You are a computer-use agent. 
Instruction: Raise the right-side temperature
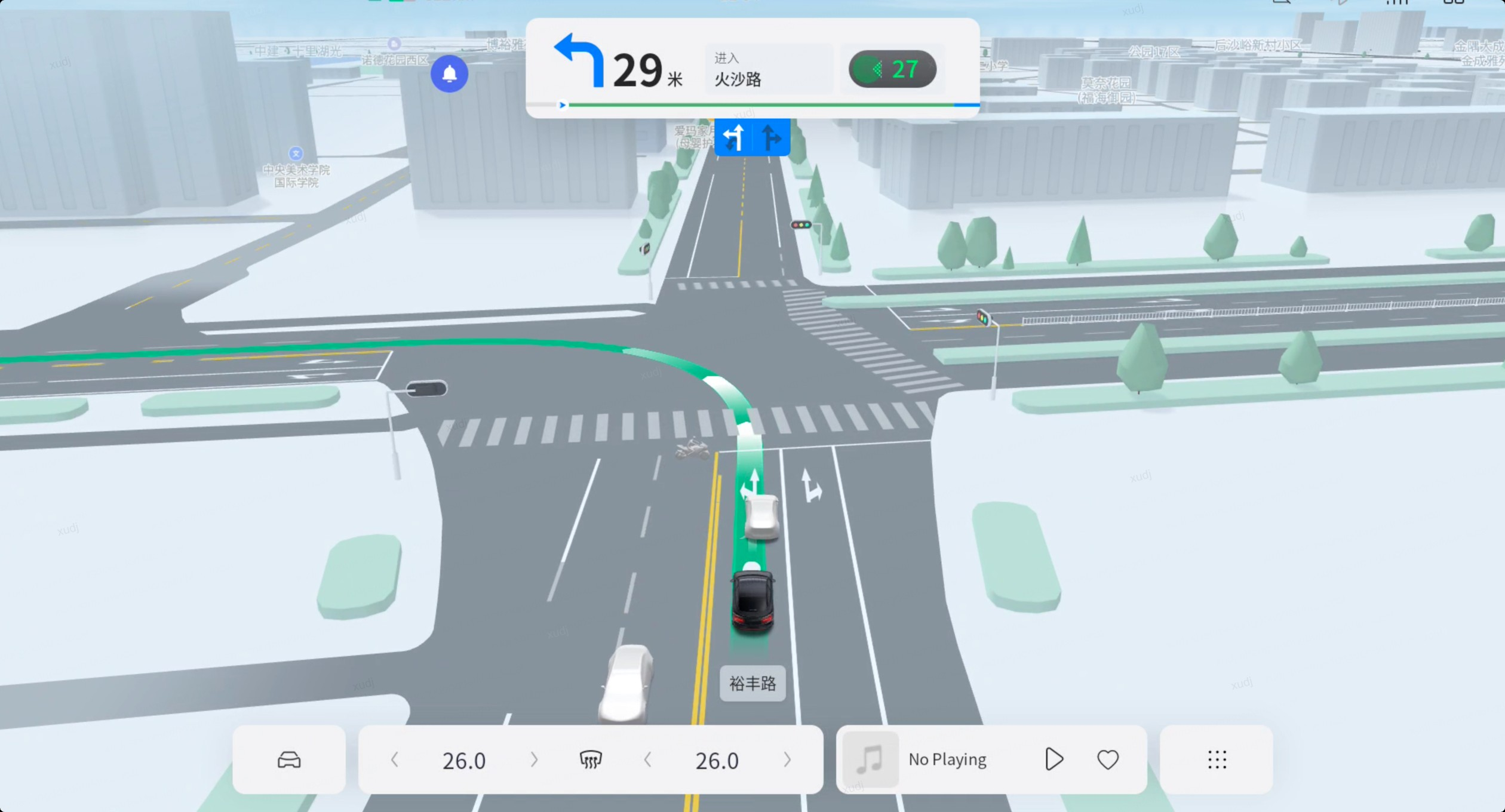pos(787,759)
